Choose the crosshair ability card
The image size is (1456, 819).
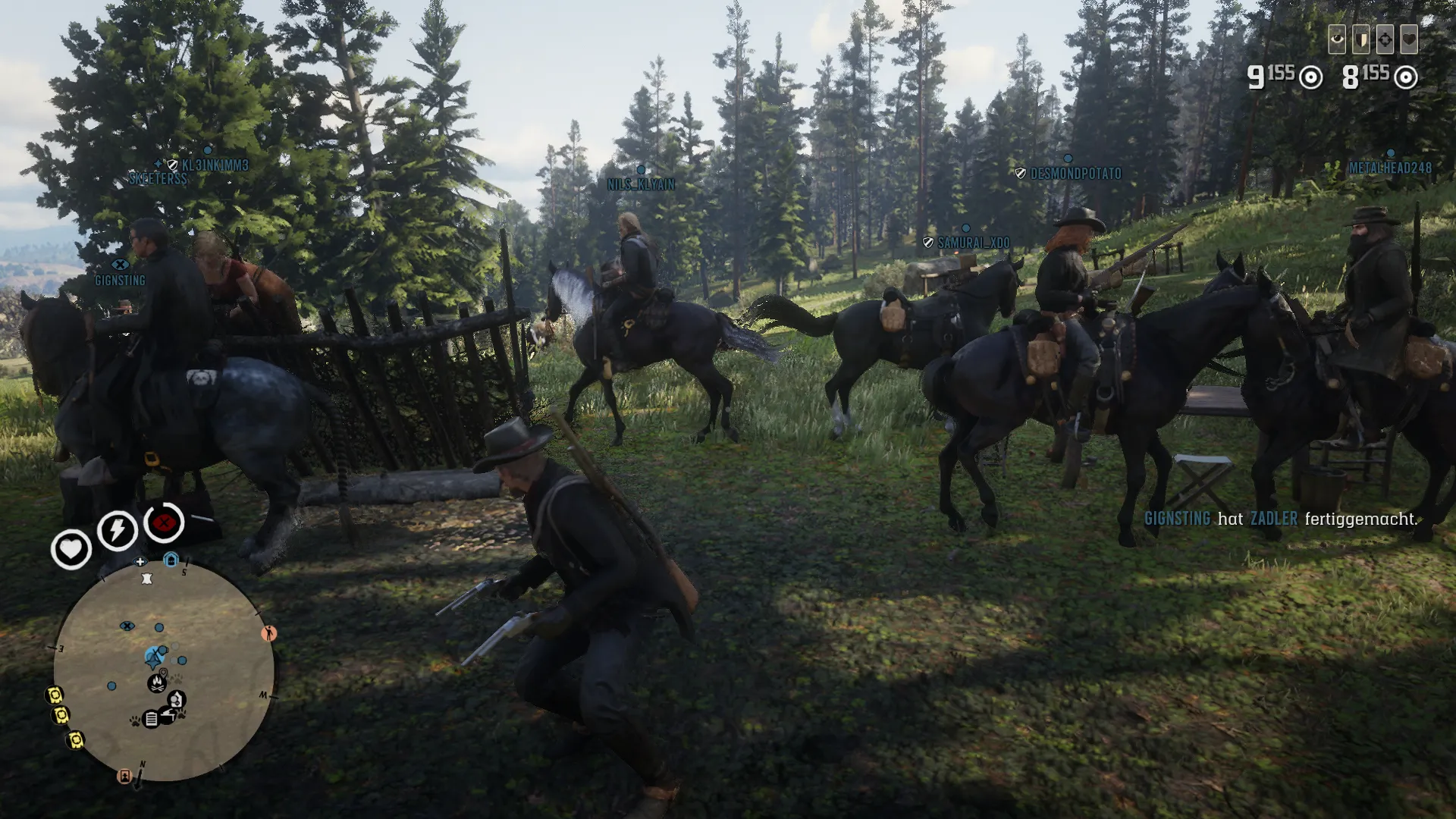[1385, 39]
